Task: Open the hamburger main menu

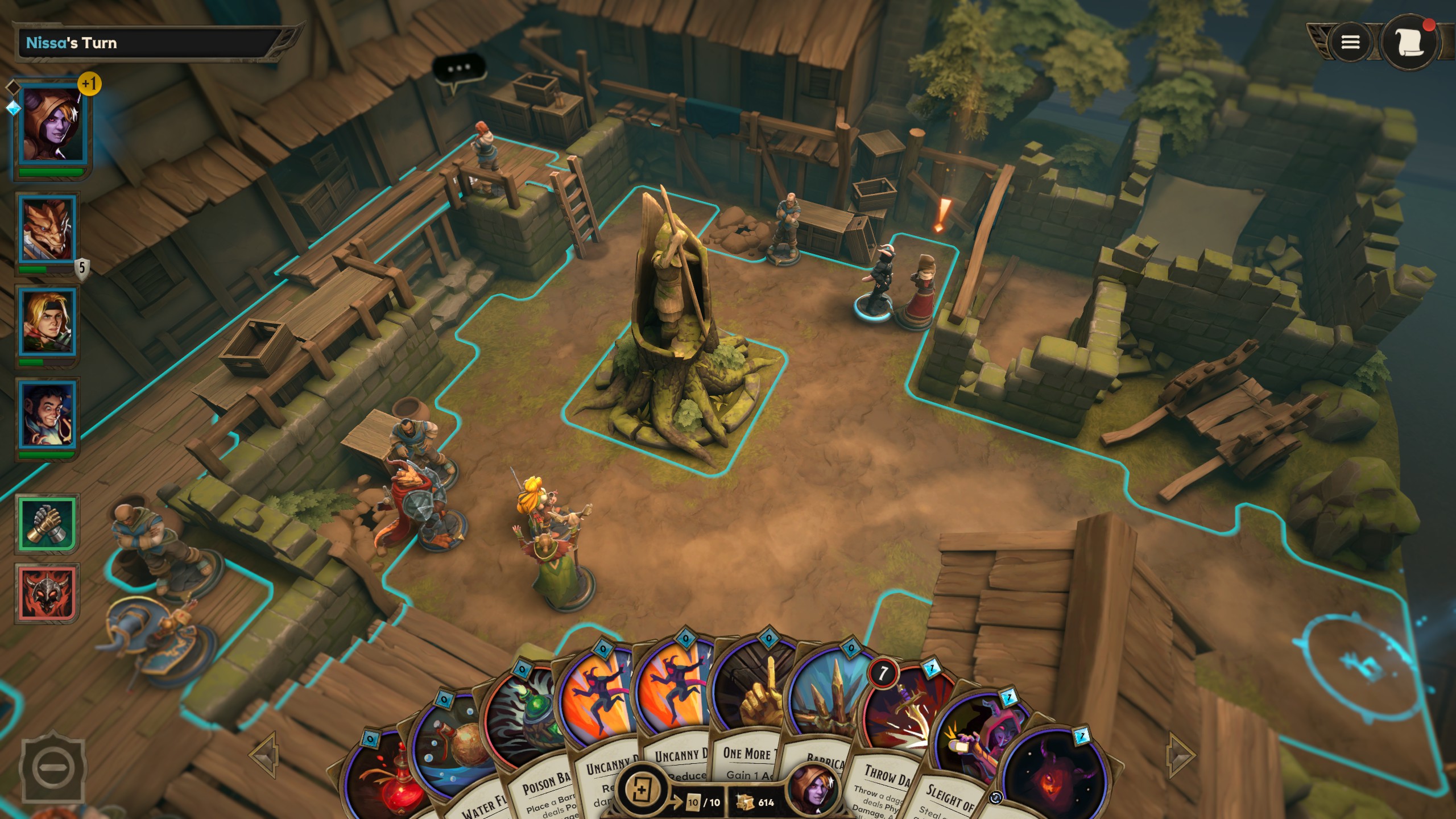Action: (1350, 42)
